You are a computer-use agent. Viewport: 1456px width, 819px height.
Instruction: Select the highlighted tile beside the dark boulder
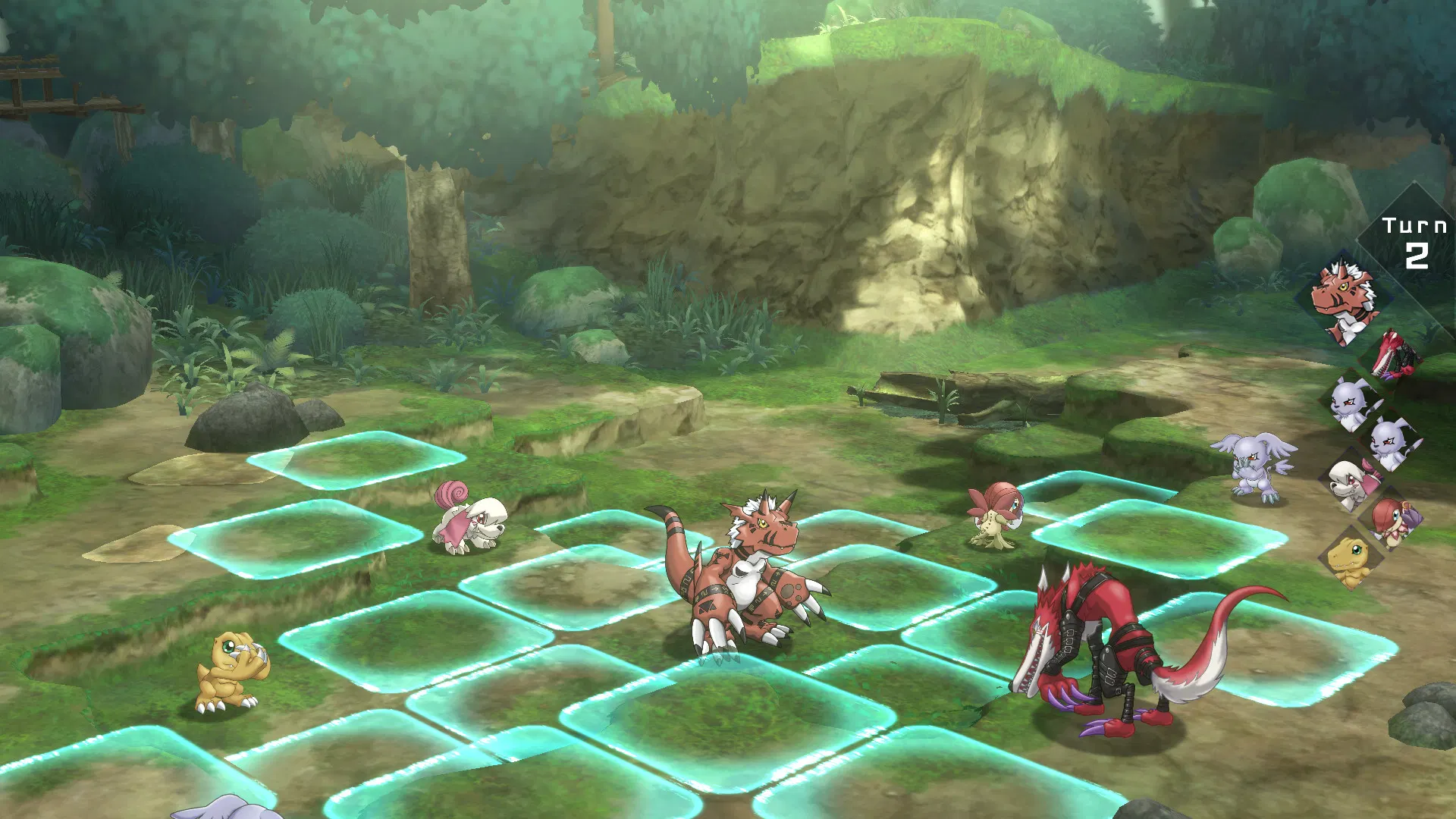click(356, 458)
